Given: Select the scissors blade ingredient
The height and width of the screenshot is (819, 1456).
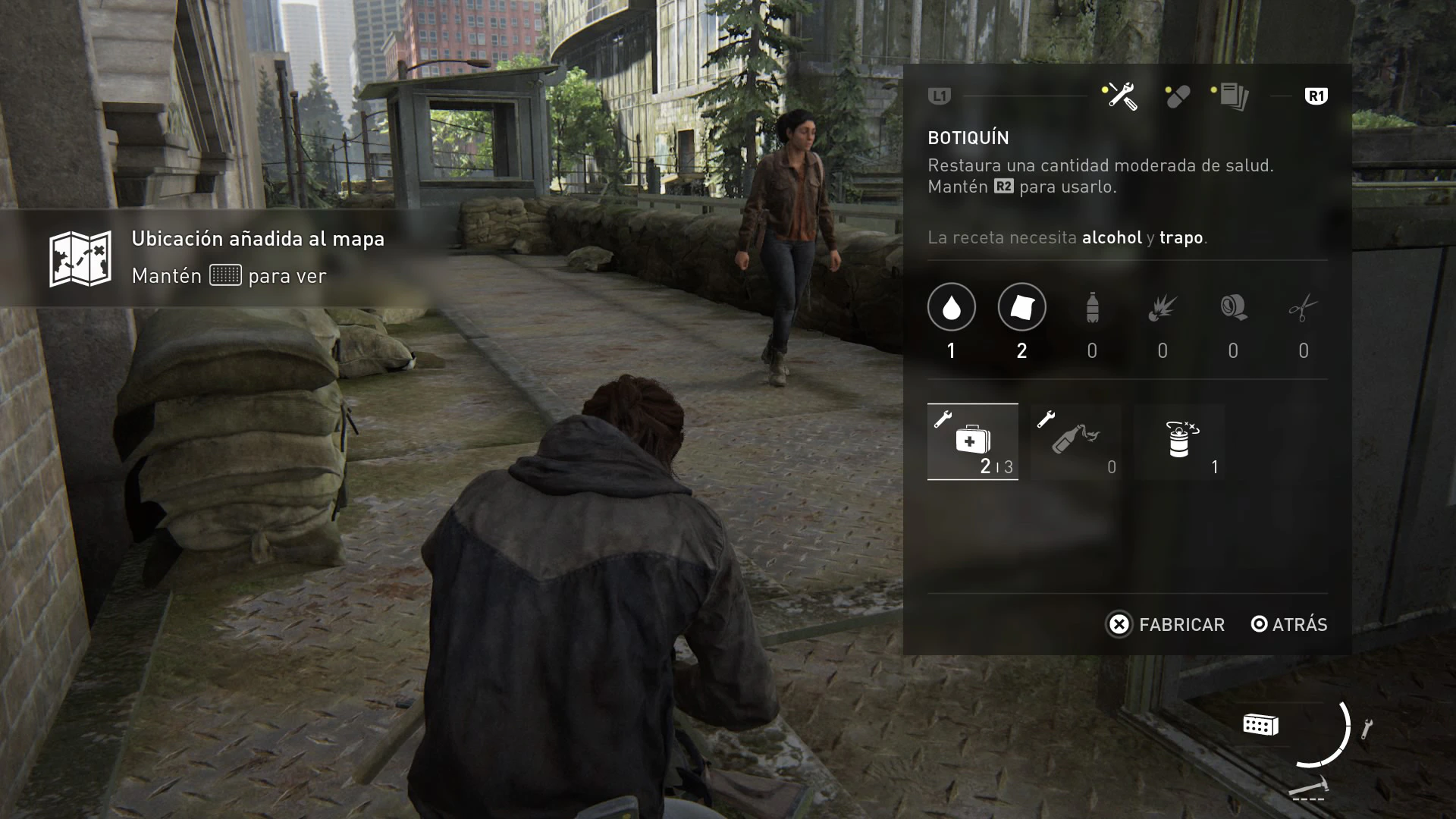Looking at the screenshot, I should 1303,307.
